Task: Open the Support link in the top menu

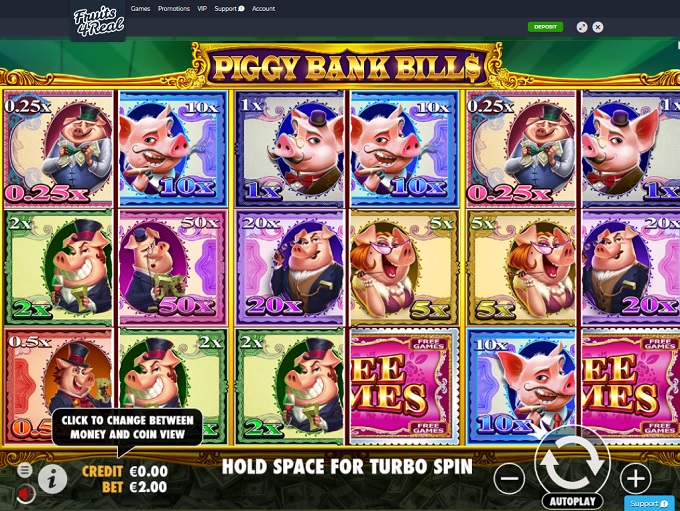Action: pyautogui.click(x=228, y=8)
